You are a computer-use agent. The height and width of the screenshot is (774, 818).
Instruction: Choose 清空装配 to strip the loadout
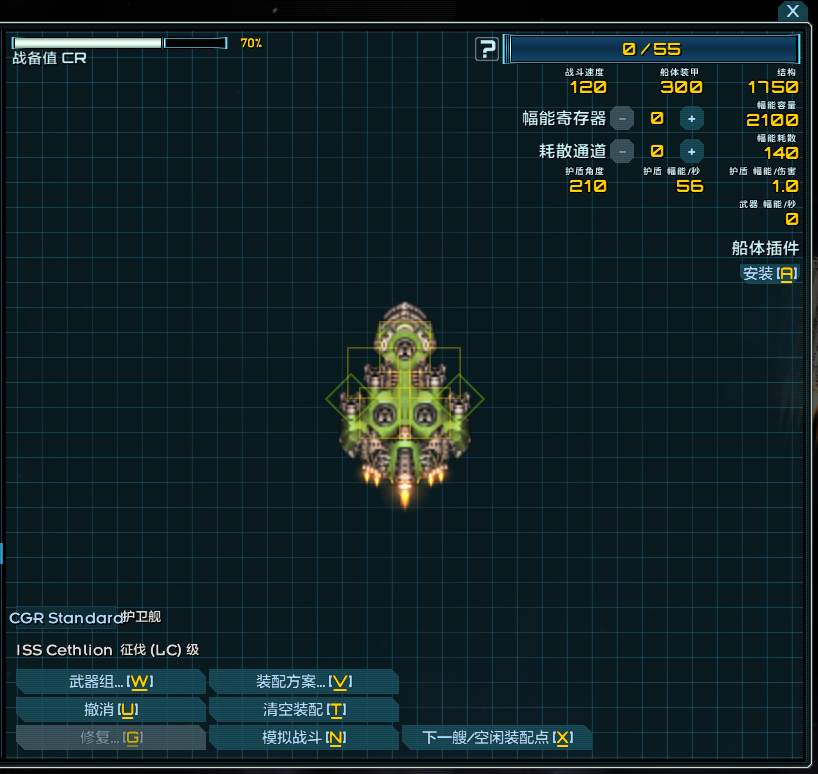click(303, 710)
